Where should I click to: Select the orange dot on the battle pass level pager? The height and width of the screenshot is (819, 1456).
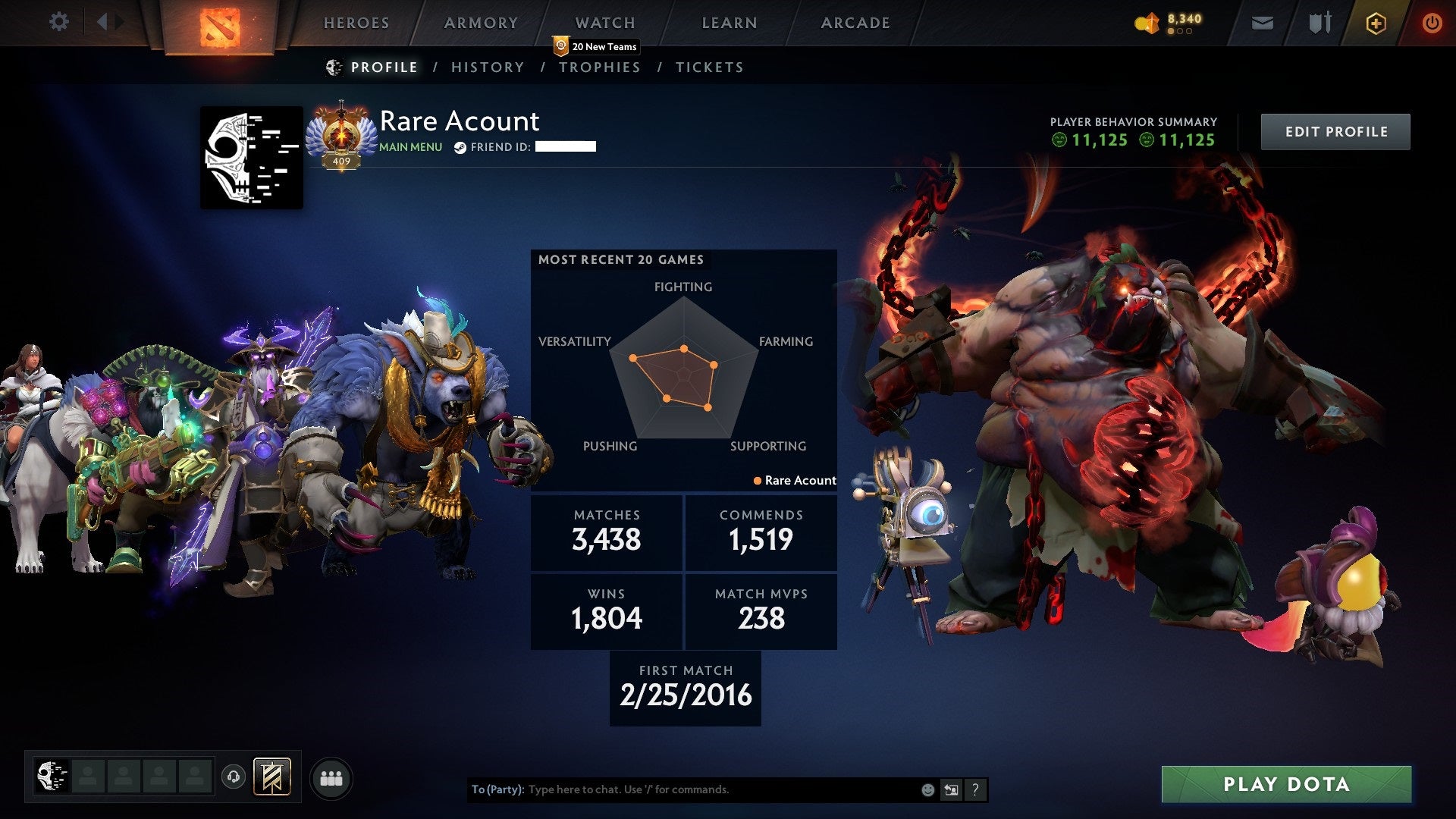(x=1169, y=31)
